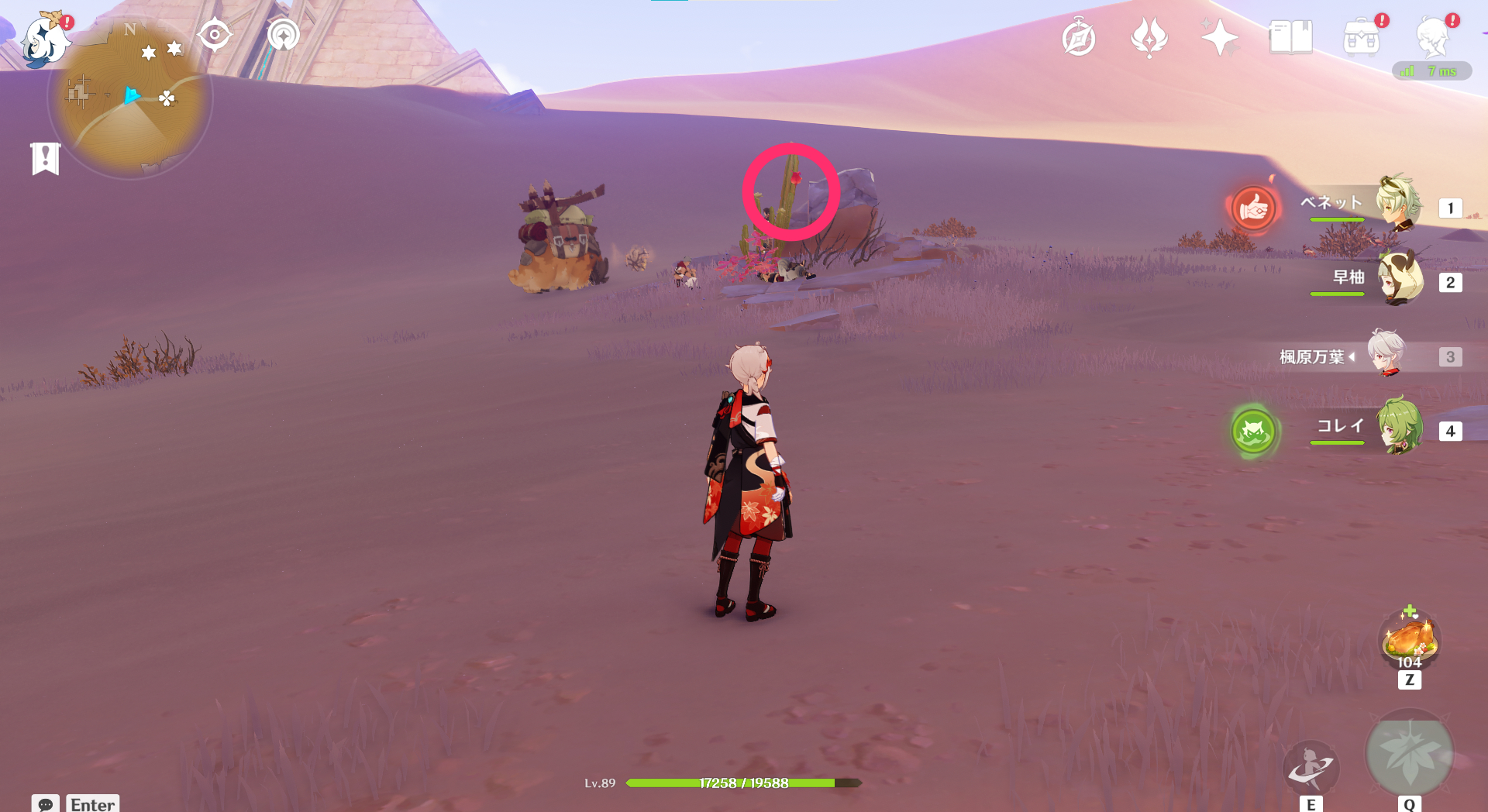Open the Wish menu star icon

tap(1220, 36)
